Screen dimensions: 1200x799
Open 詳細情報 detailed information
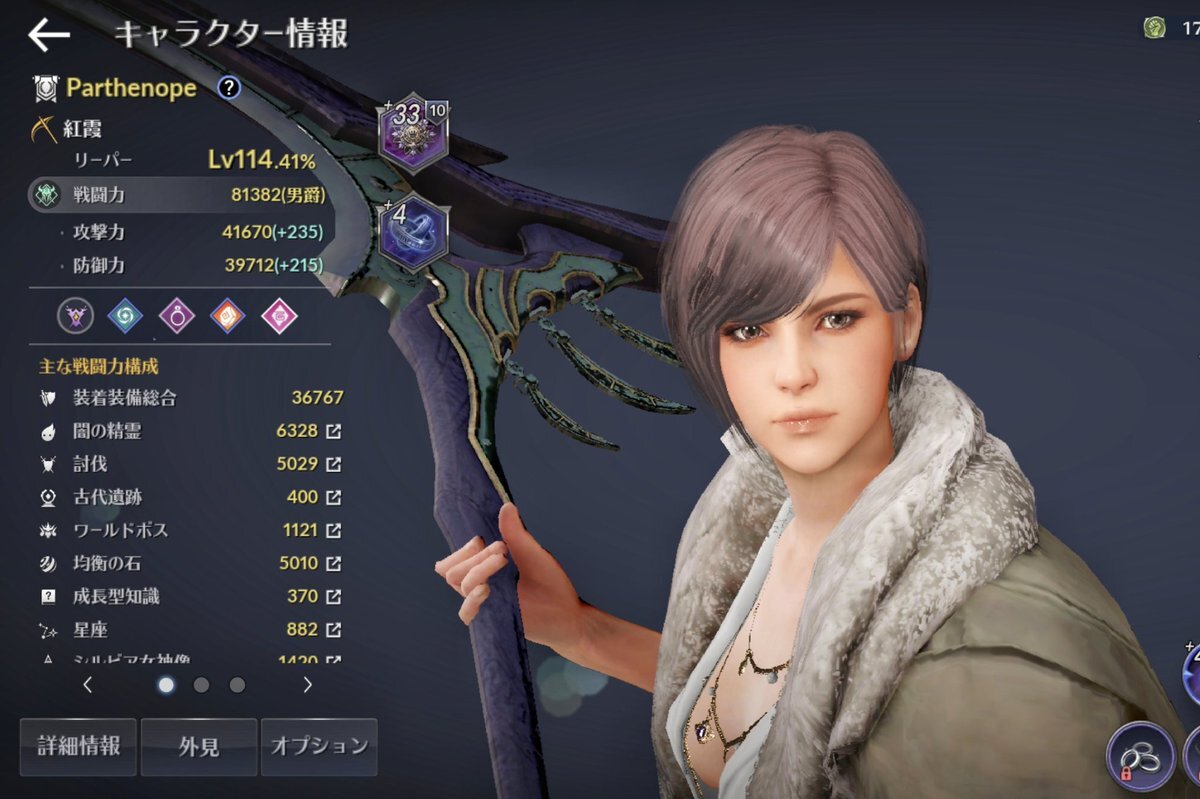pyautogui.click(x=78, y=746)
